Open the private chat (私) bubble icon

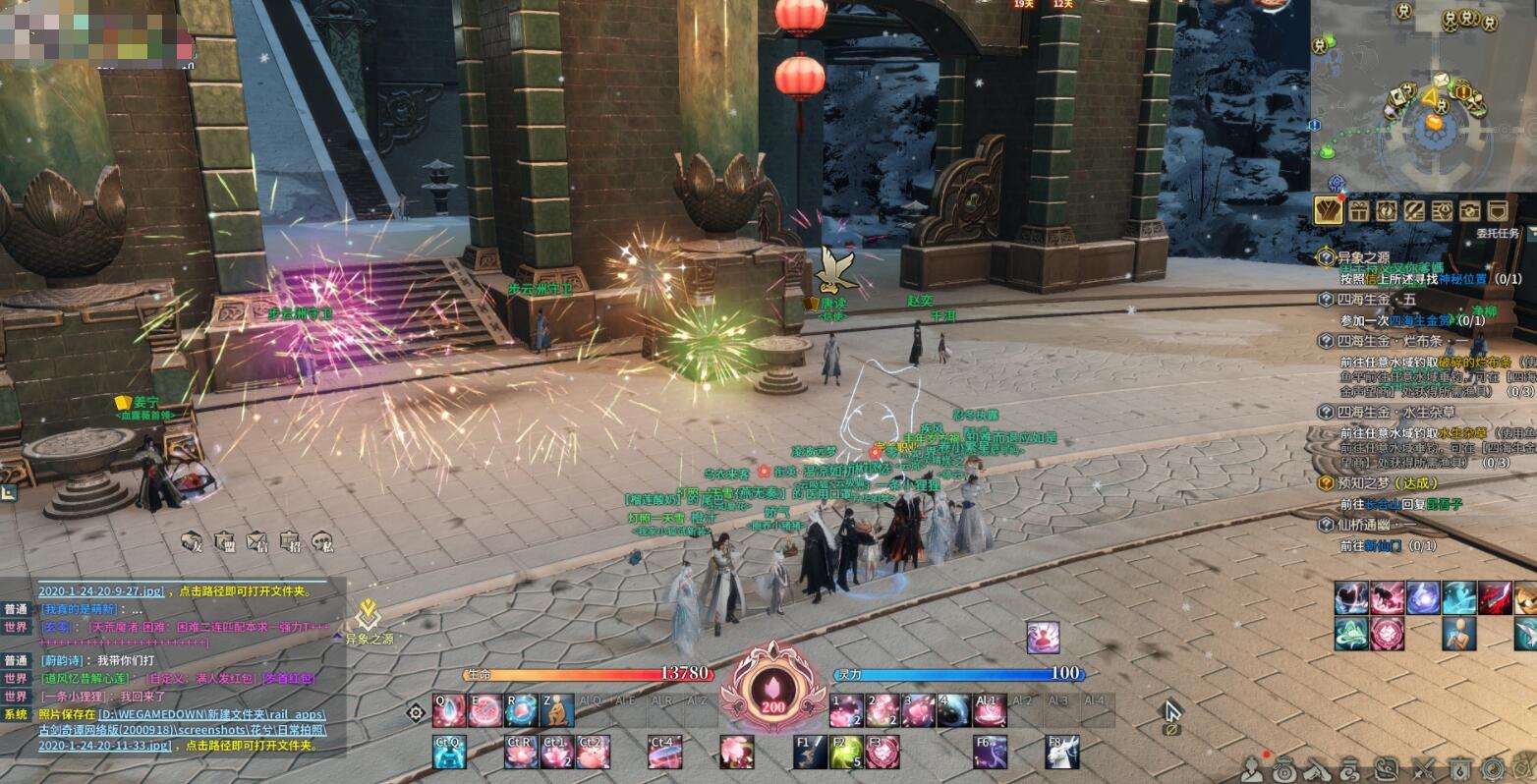(x=322, y=541)
